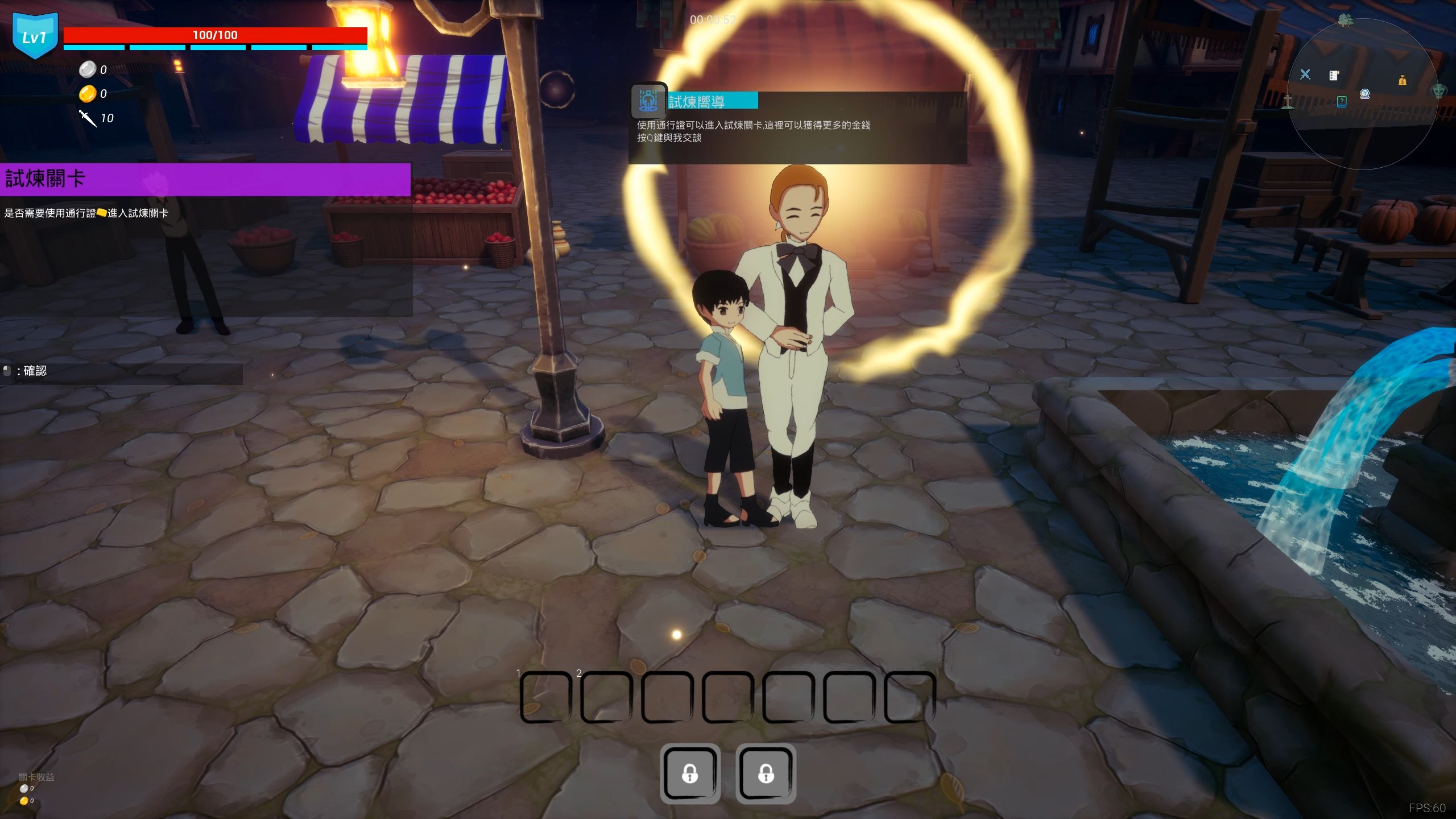
Task: Click the gravestone marker at minimap edge
Action: pyautogui.click(x=1288, y=102)
